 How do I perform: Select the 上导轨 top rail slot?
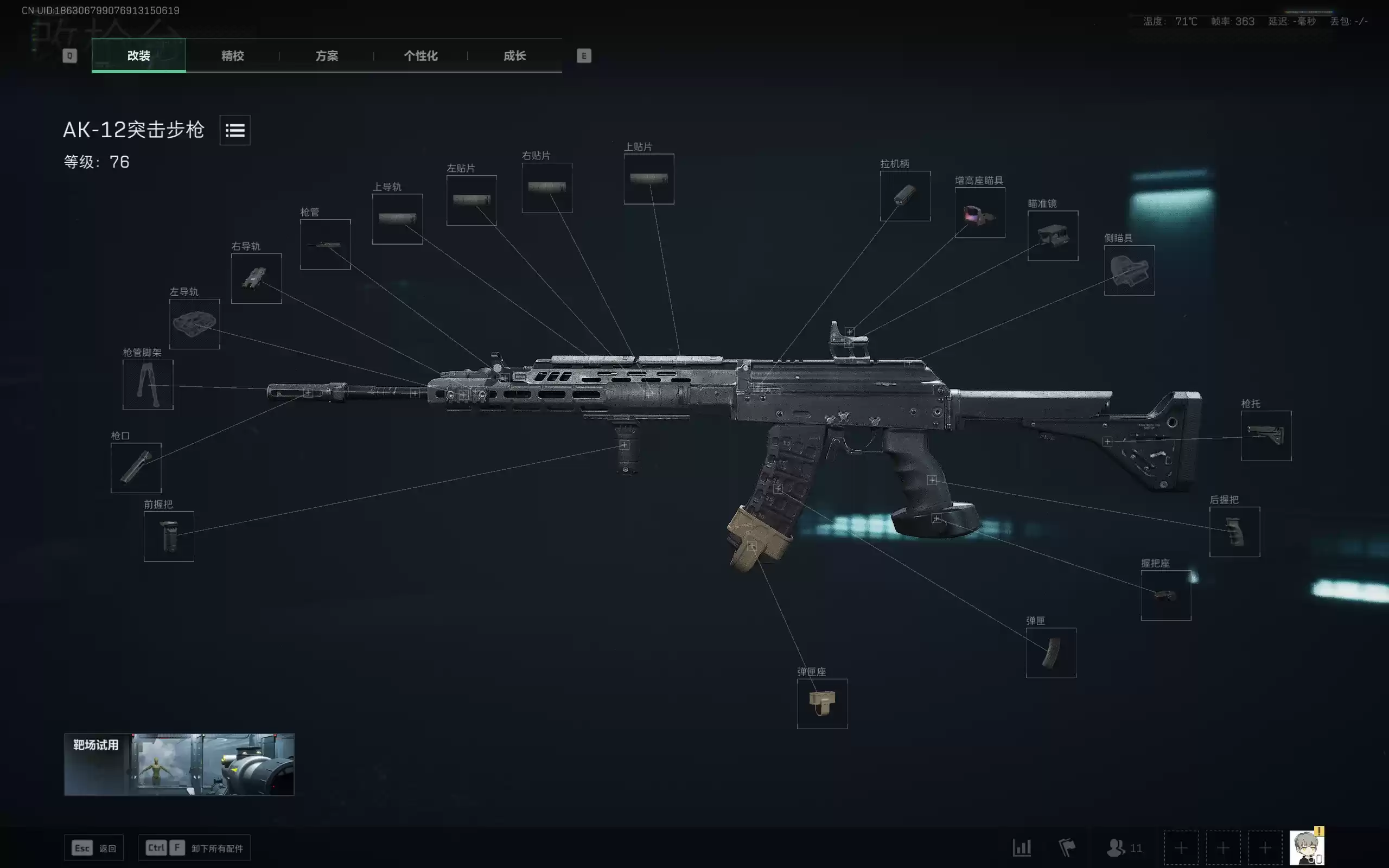point(398,219)
